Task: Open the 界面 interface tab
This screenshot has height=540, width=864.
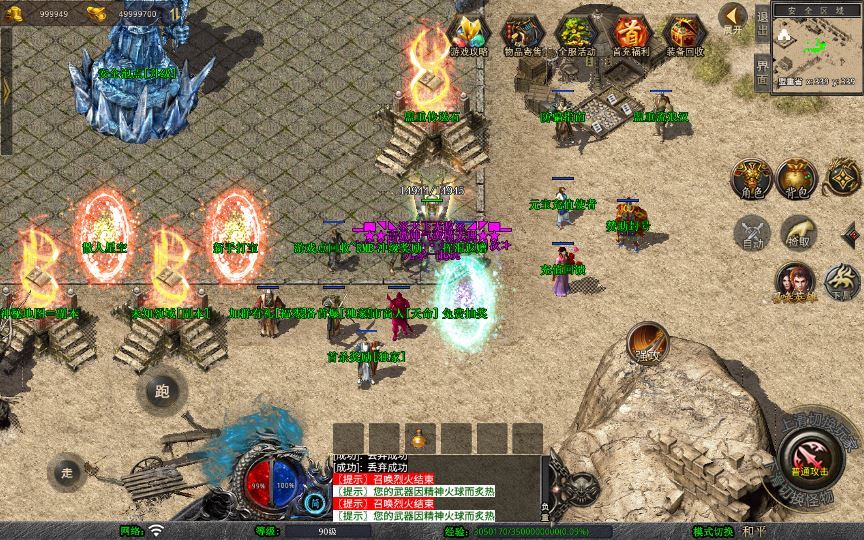Action: tap(762, 70)
